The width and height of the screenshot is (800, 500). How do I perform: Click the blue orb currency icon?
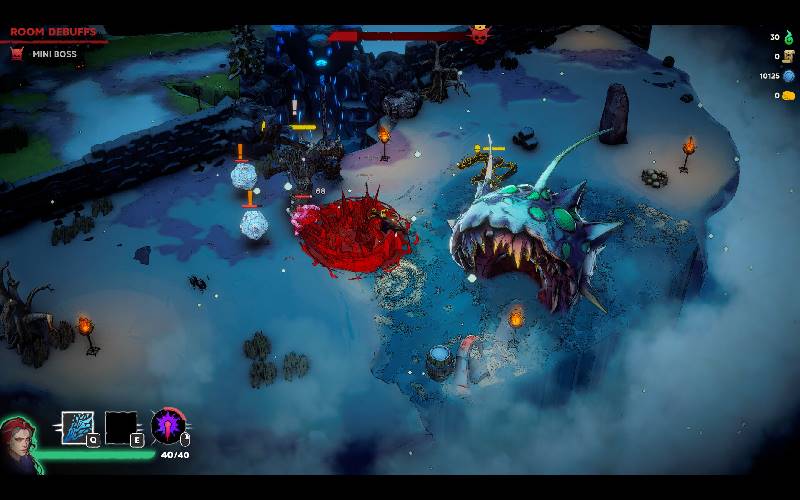click(x=788, y=76)
